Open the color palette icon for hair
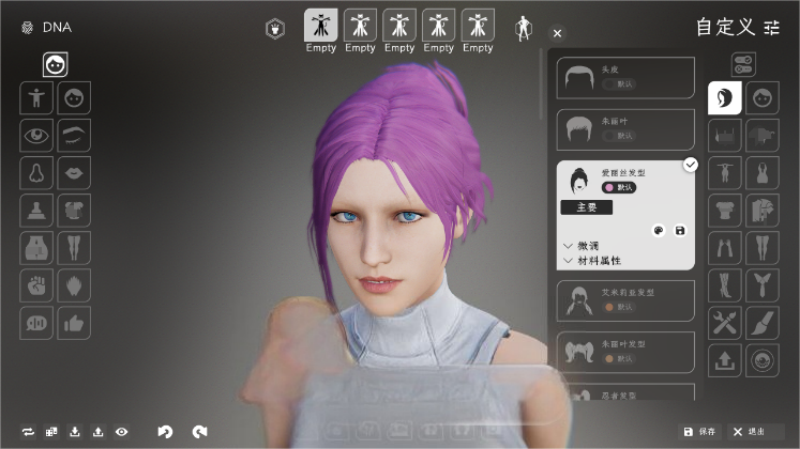The width and height of the screenshot is (800, 449). point(658,230)
